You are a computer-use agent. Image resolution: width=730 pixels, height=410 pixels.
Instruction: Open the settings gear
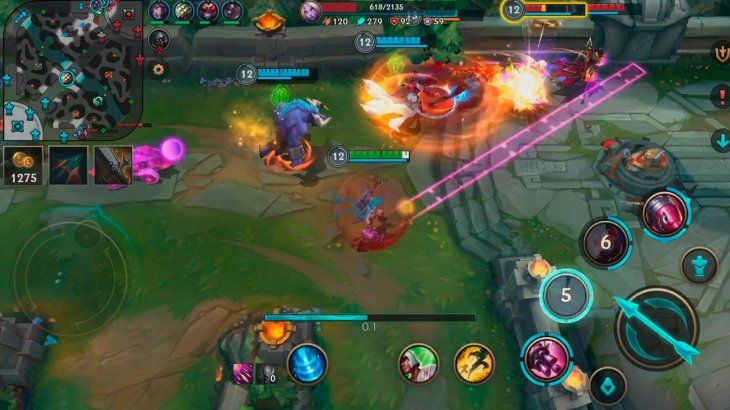(158, 69)
